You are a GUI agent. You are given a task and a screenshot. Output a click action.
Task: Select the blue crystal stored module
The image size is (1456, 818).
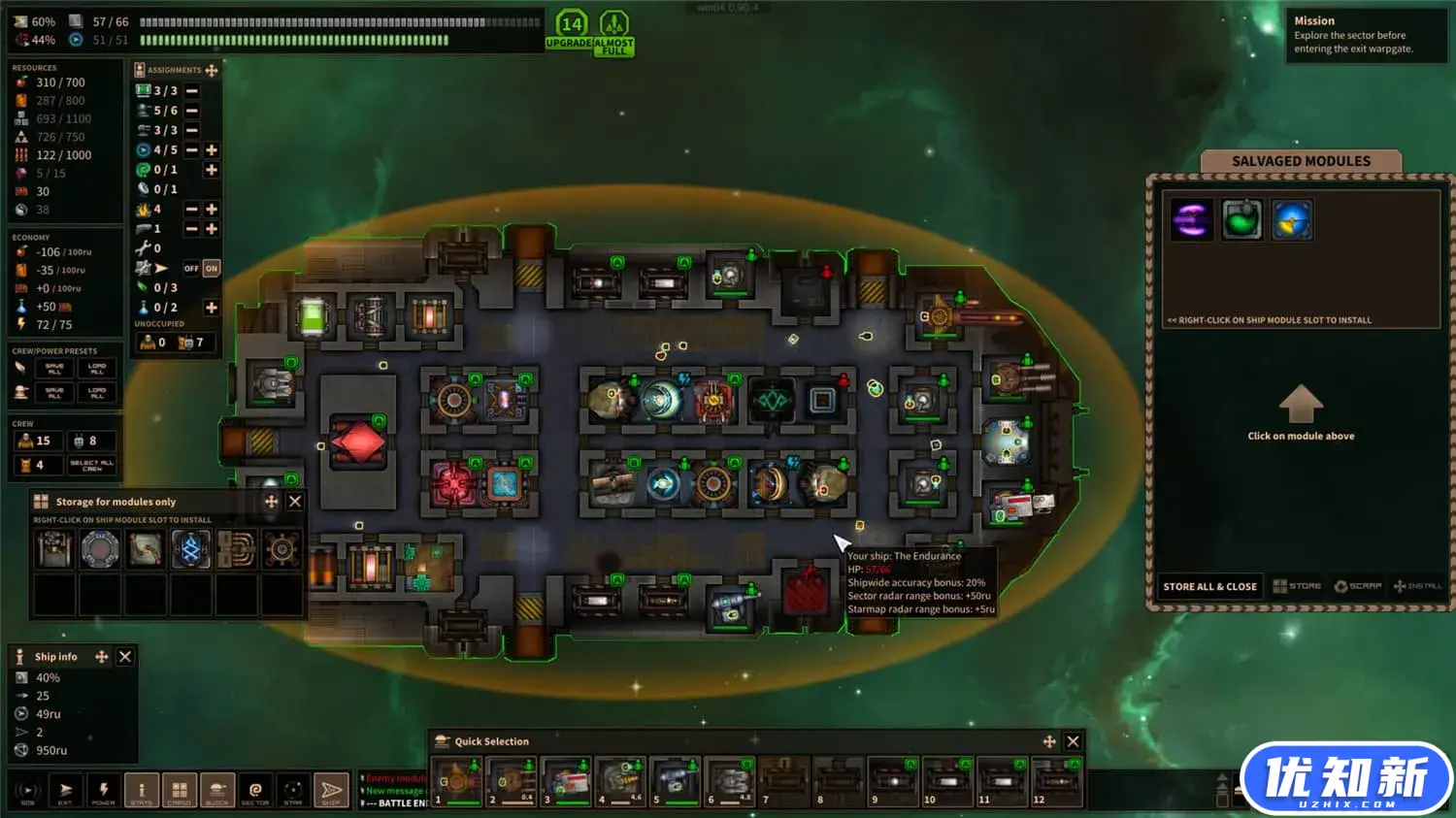pyautogui.click(x=191, y=550)
